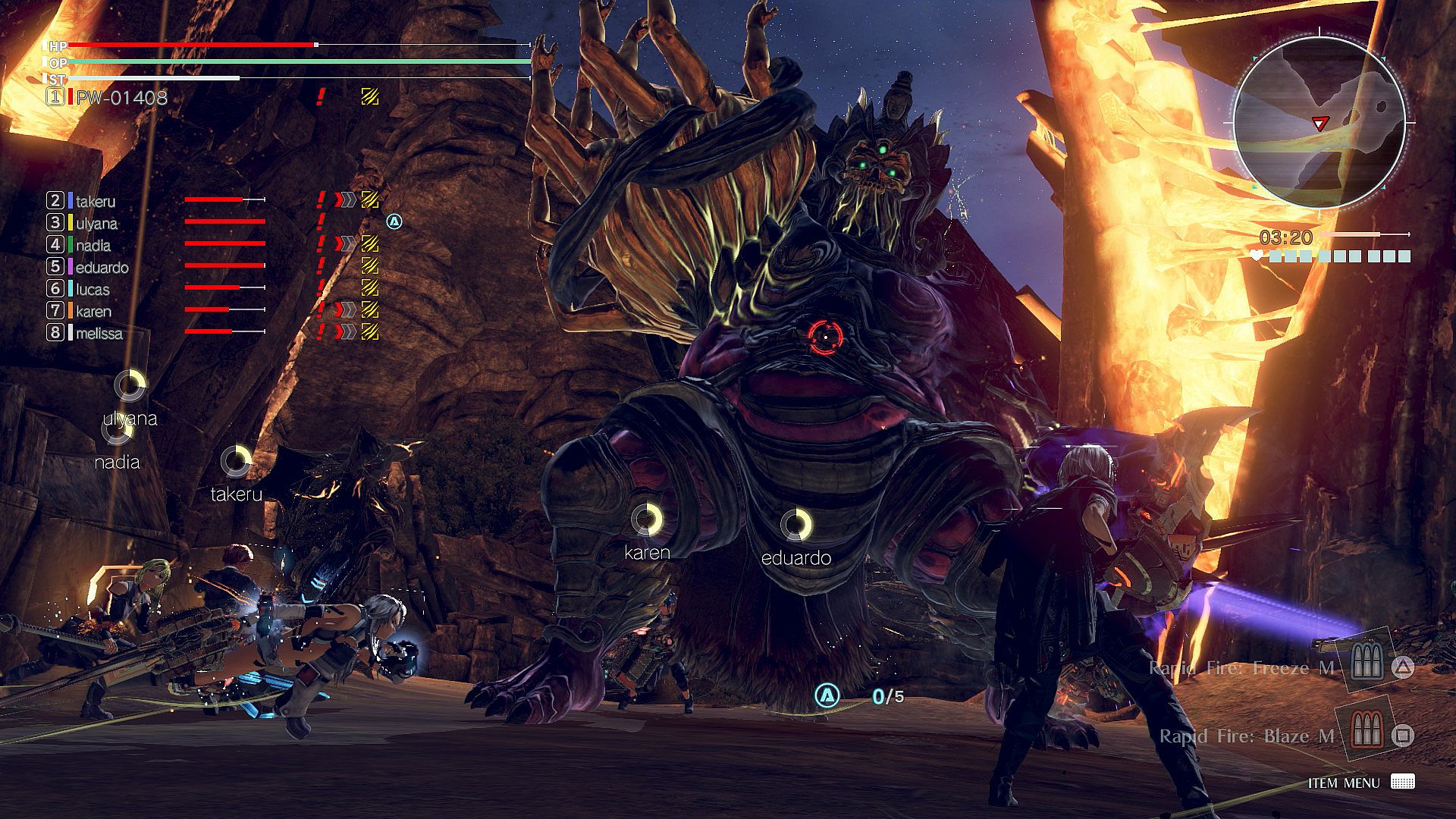Open the Item Menu

tap(1344, 783)
